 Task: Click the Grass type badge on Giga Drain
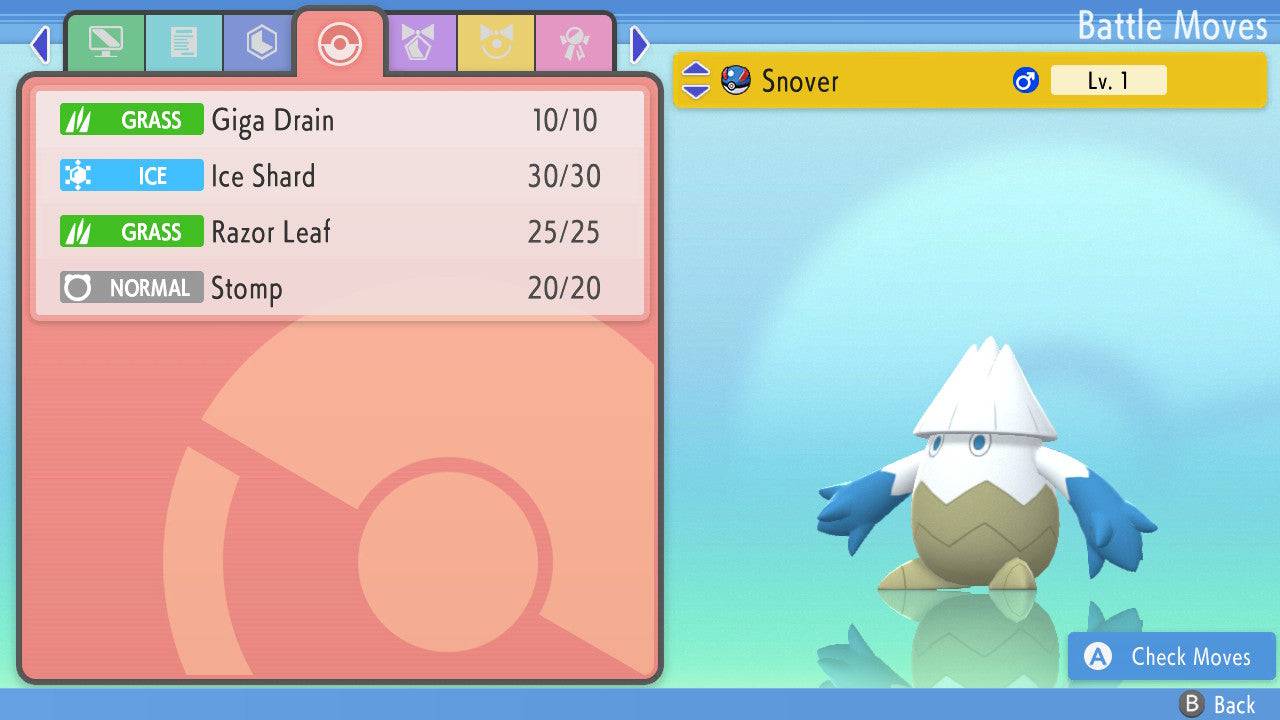(131, 119)
